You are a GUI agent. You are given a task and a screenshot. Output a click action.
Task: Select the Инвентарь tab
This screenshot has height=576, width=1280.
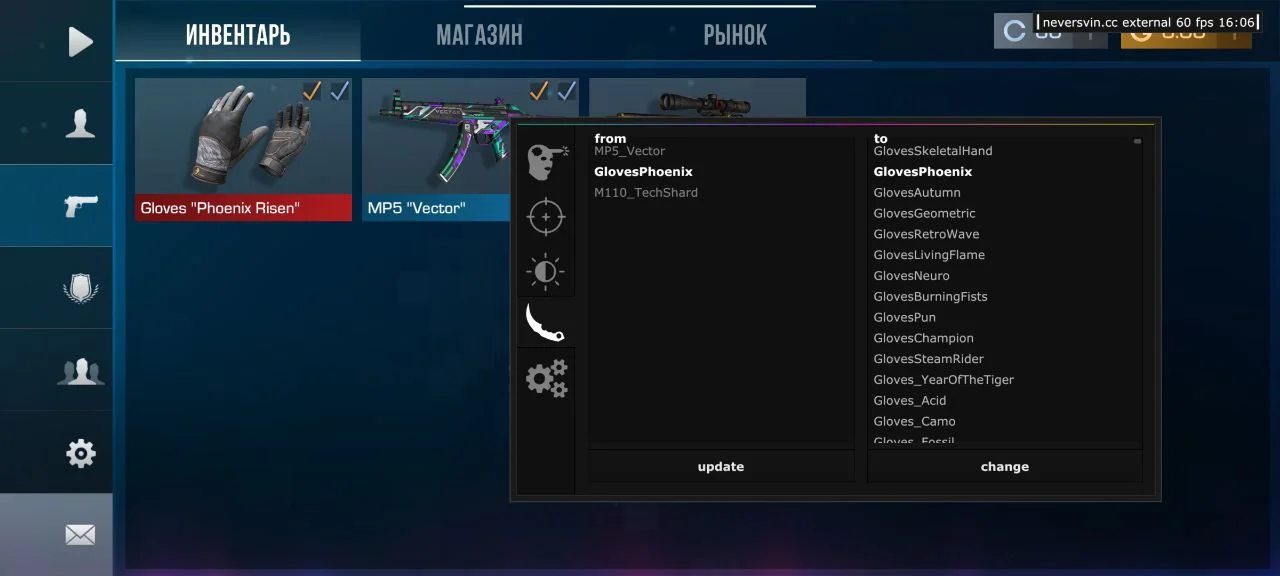(x=238, y=36)
